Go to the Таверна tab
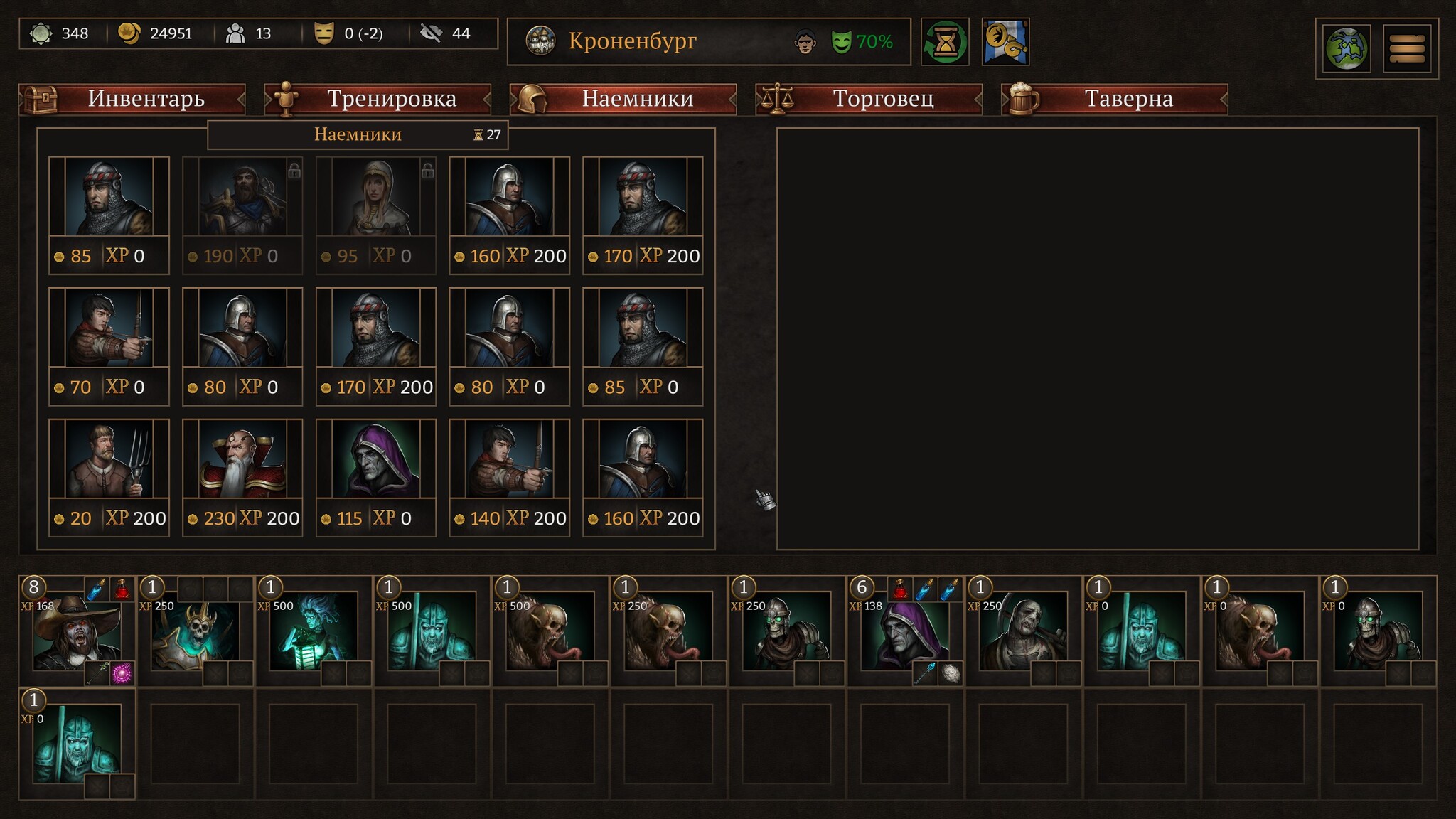 pyautogui.click(x=1115, y=99)
